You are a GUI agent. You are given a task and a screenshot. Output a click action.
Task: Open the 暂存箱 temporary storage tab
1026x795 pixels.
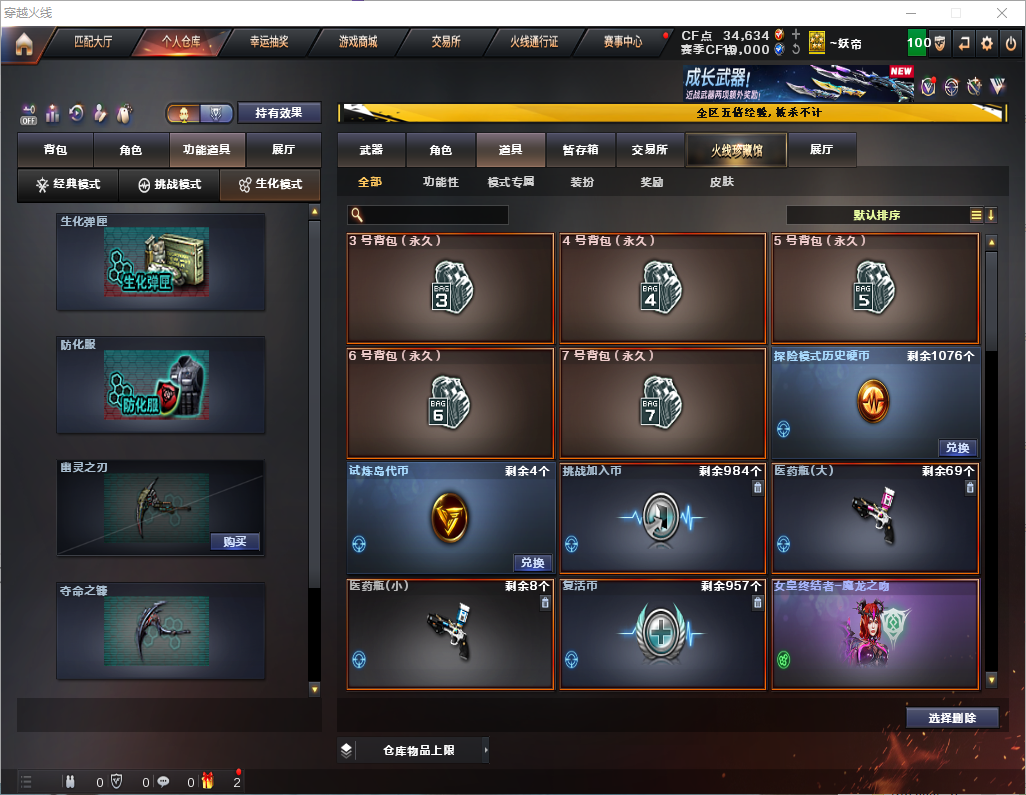pyautogui.click(x=580, y=150)
